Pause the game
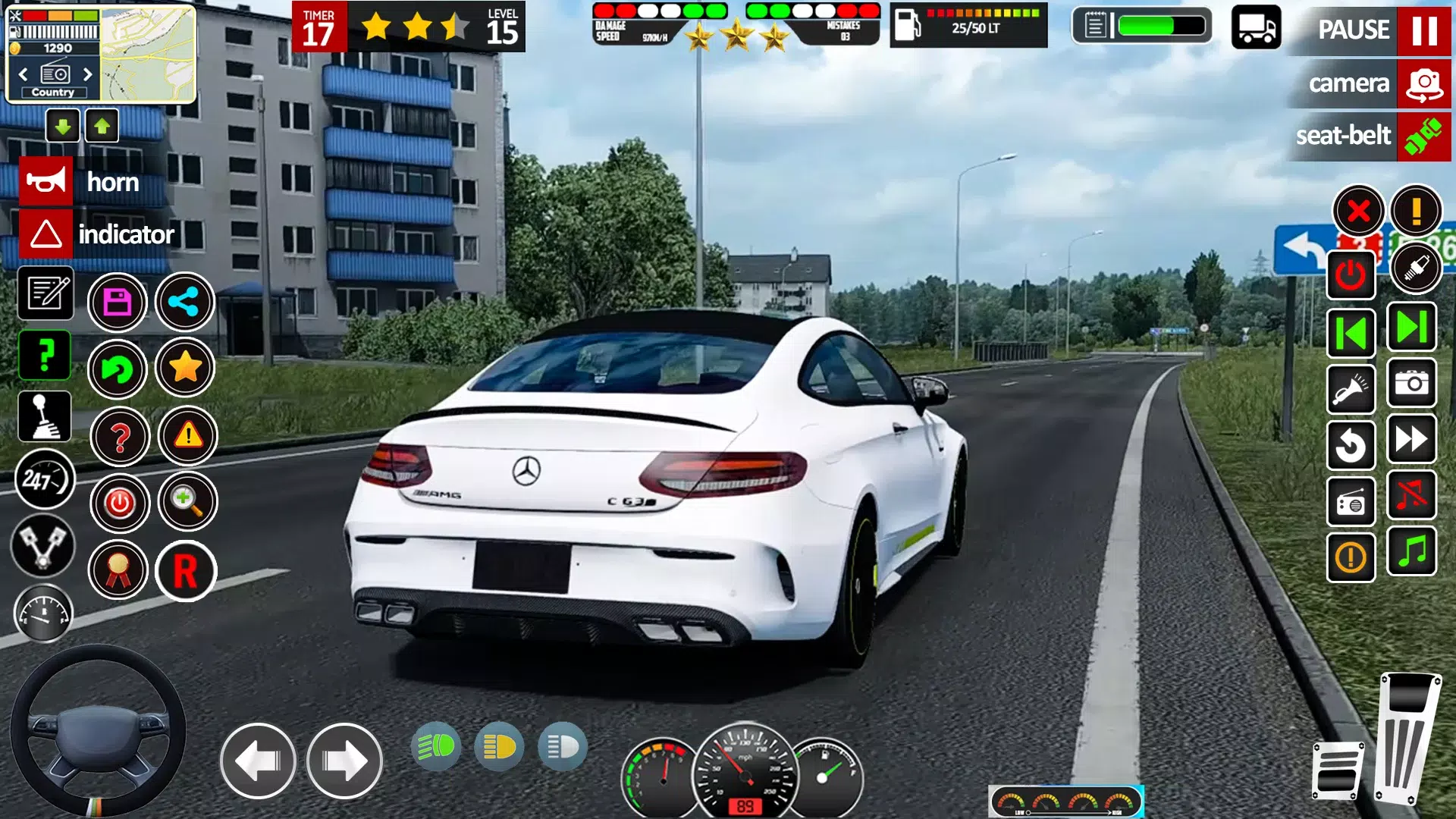1456x819 pixels. point(1423,30)
